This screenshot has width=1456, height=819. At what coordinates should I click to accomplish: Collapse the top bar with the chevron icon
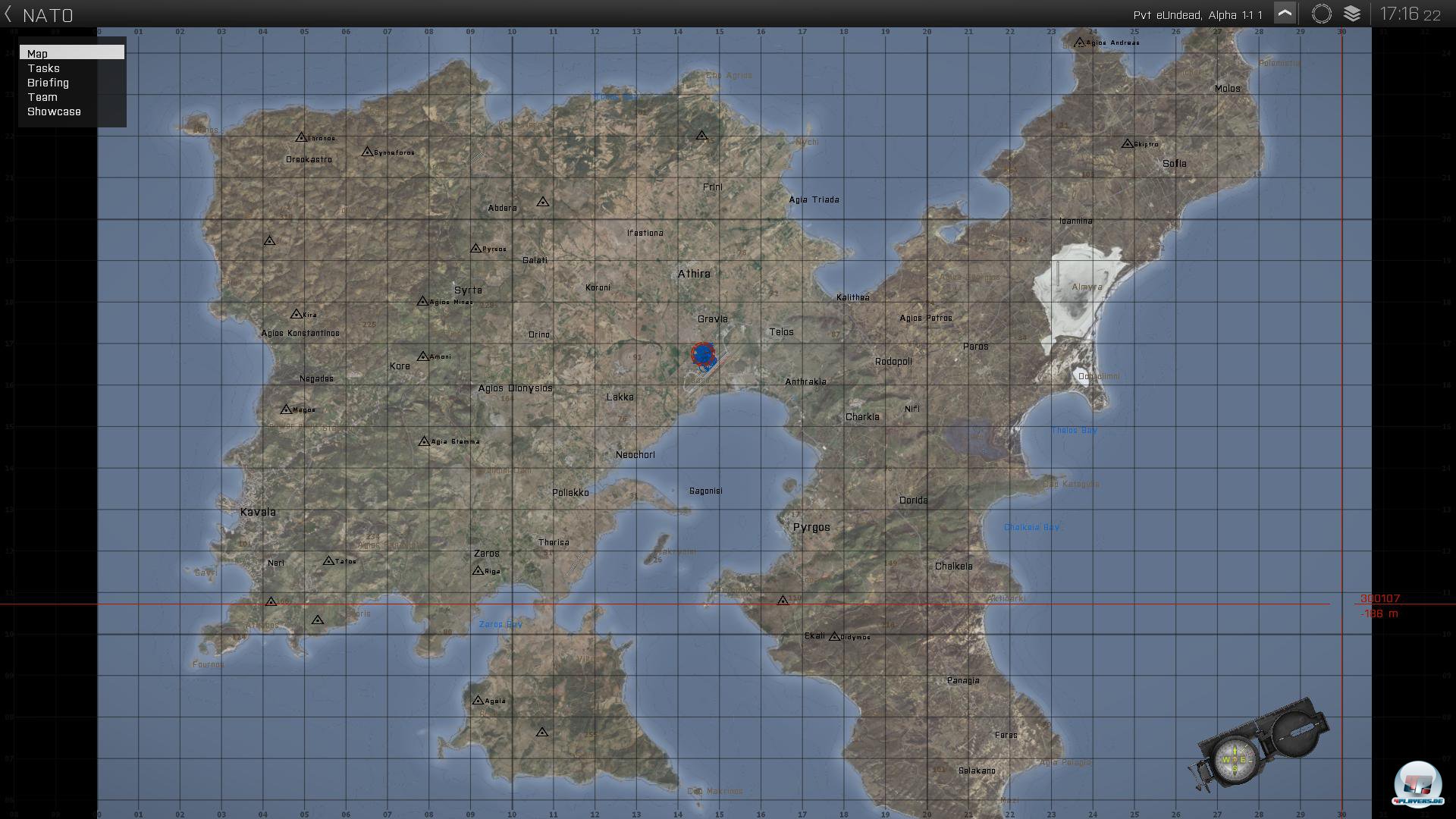click(1285, 13)
